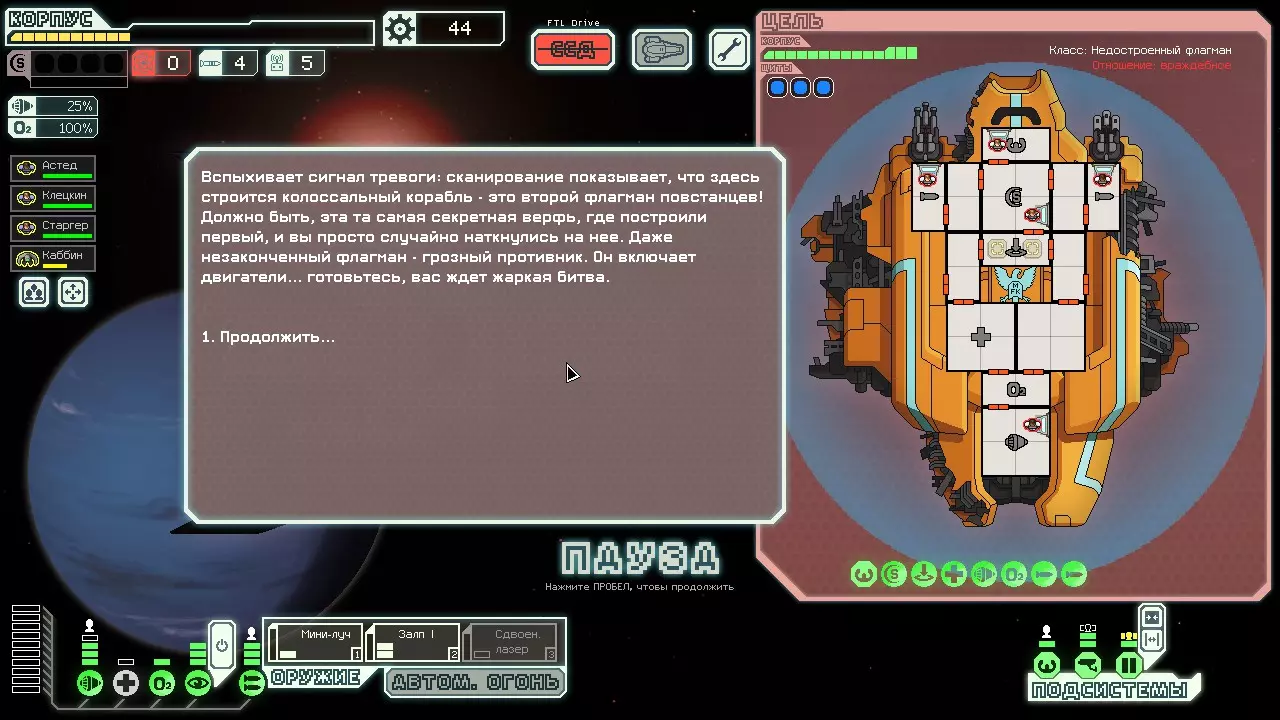Screen dimensions: 1280x720
Task: Click the return crew to stations button
Action: tap(73, 292)
